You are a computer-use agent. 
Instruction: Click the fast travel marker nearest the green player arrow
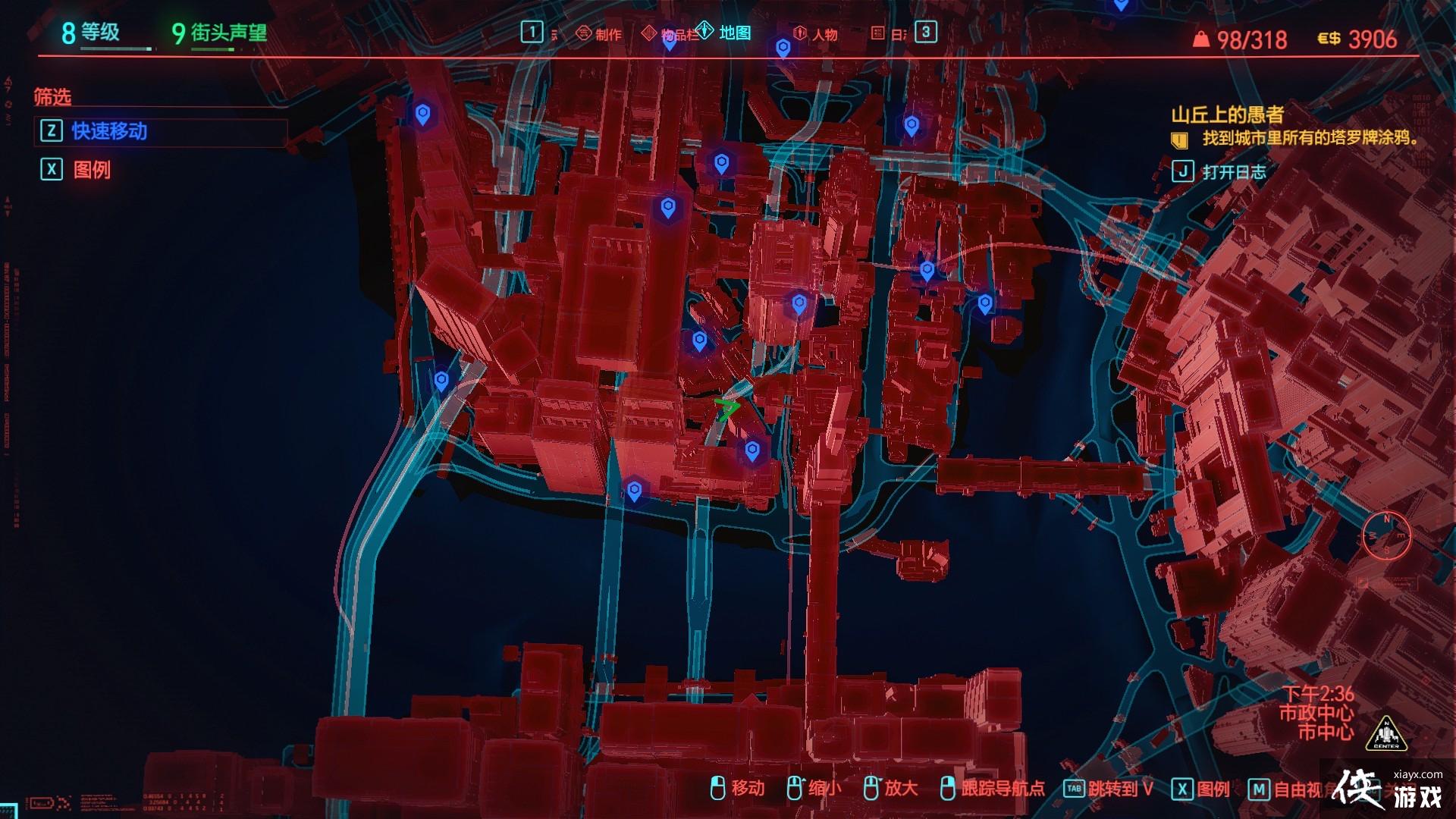coord(752,450)
